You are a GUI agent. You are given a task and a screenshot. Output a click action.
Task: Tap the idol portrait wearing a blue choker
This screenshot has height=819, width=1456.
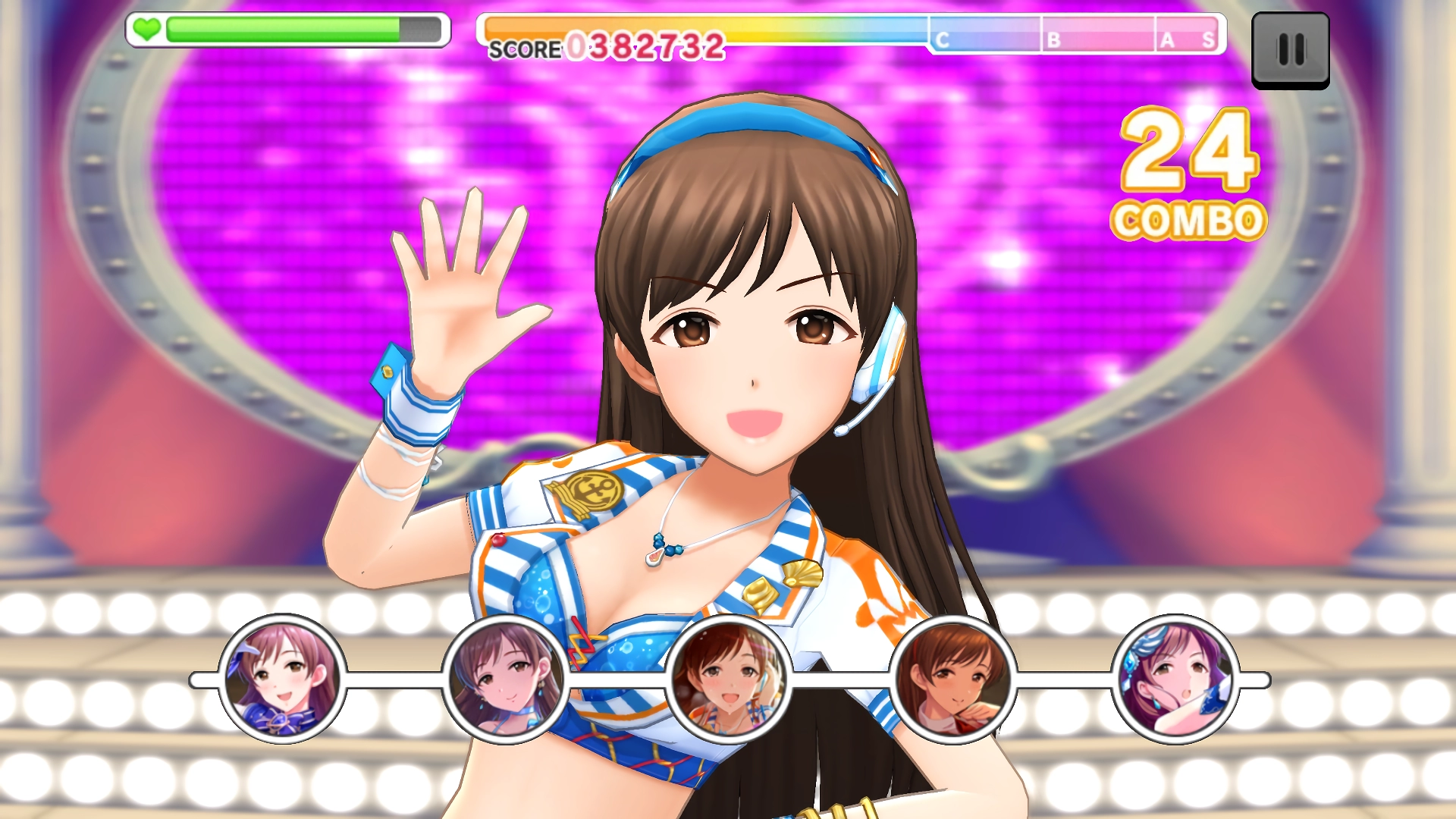(505, 679)
